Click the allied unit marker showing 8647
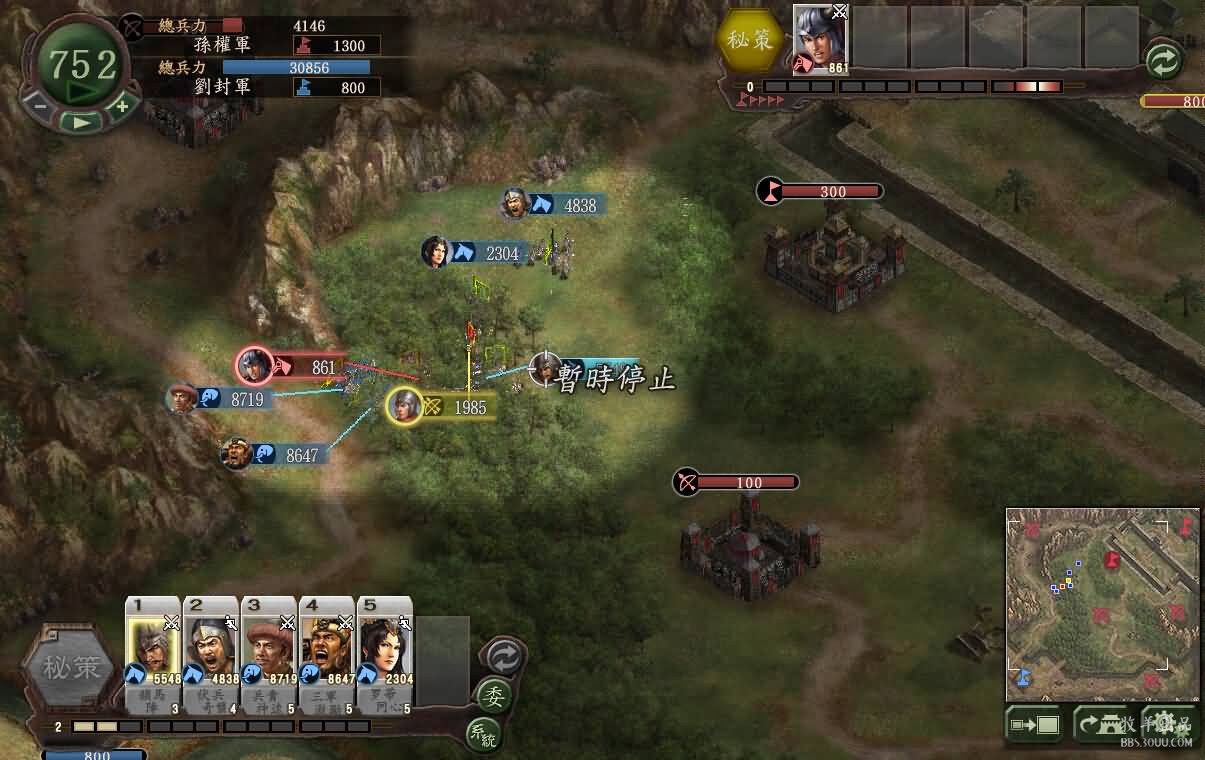Viewport: 1205px width, 760px height. coord(237,455)
